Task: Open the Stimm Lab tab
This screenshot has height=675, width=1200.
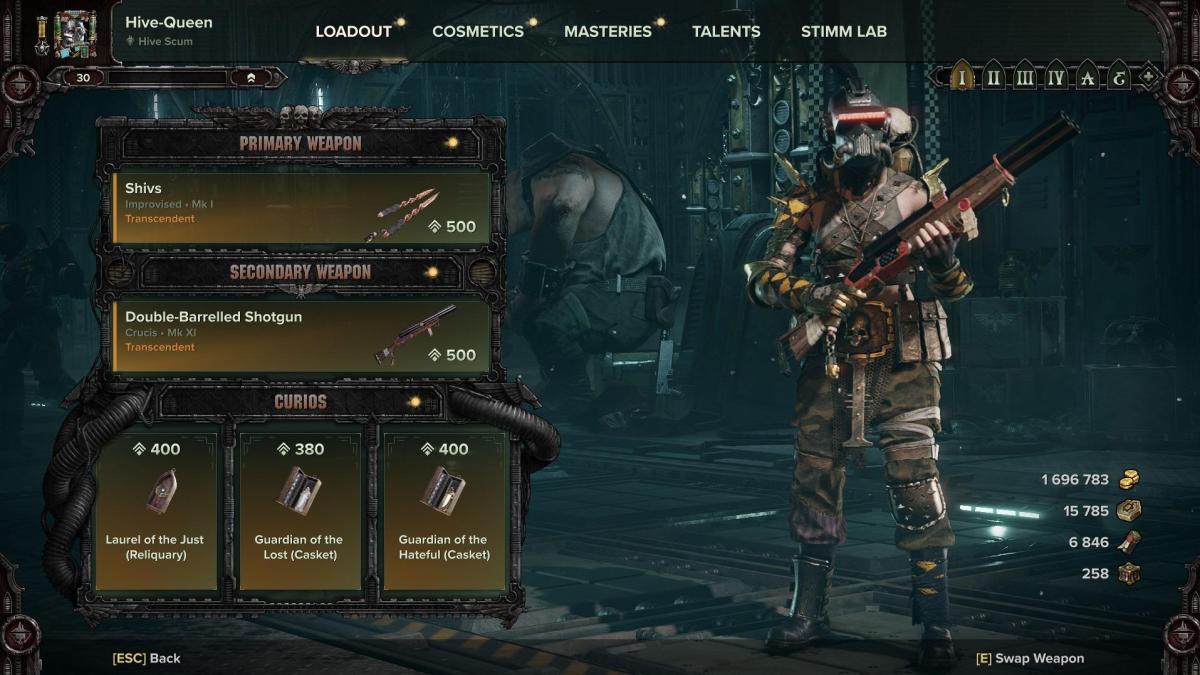Action: 843,31
